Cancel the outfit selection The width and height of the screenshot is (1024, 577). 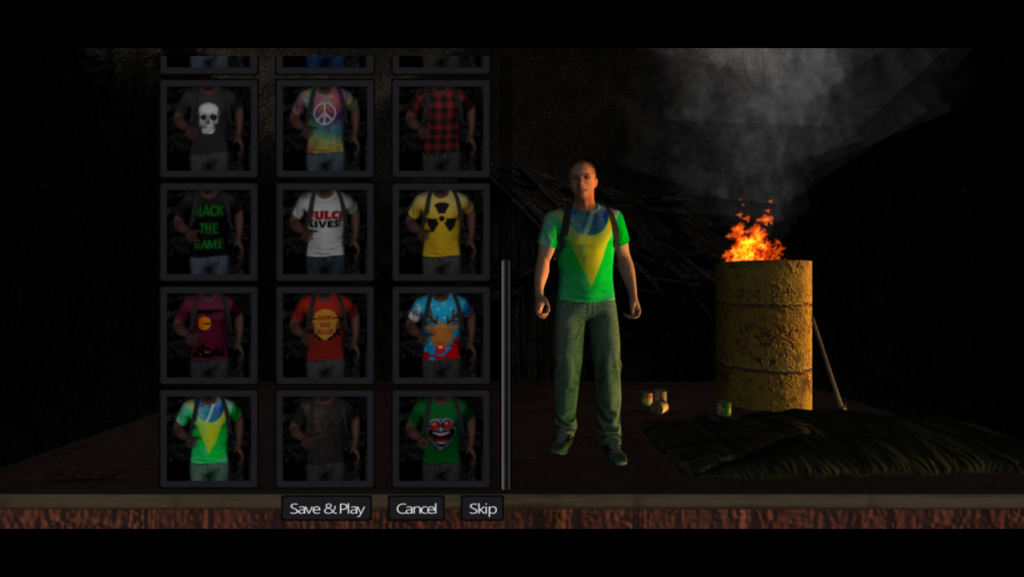pos(416,508)
